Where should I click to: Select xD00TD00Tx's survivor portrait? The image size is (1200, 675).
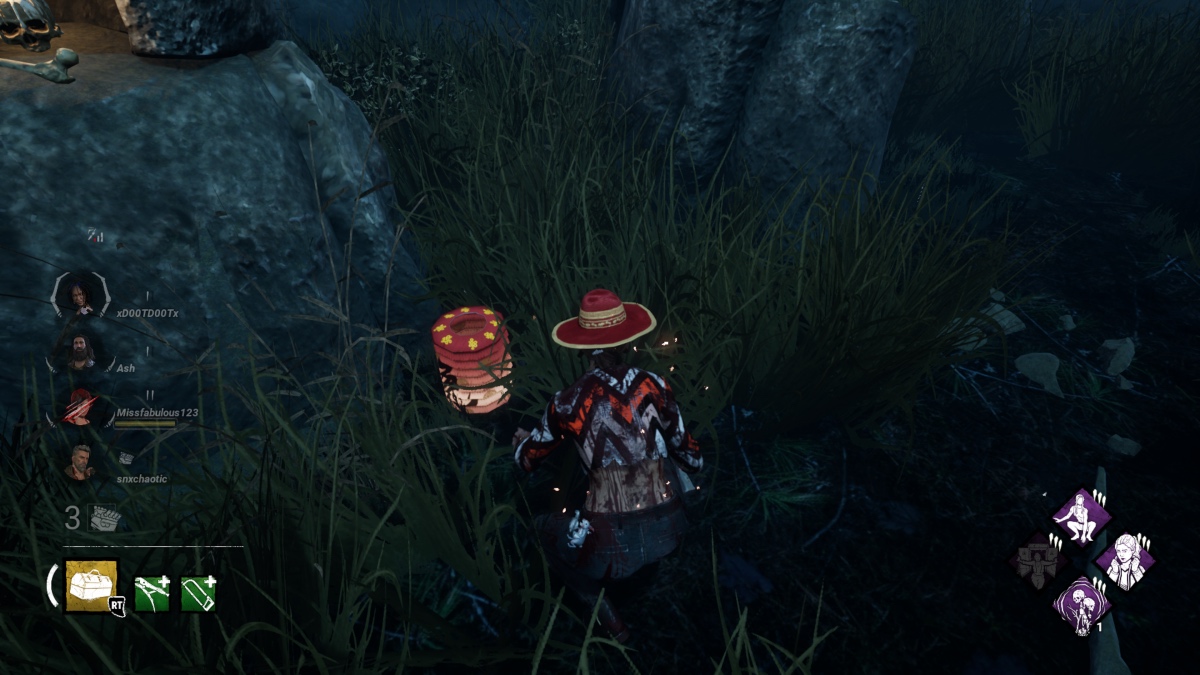click(78, 297)
